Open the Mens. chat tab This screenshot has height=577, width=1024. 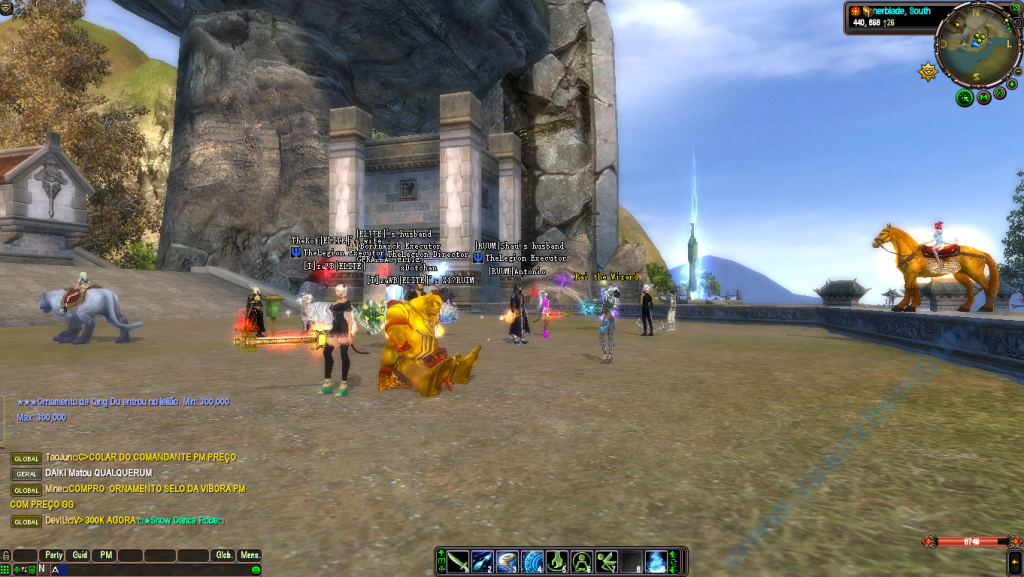pyautogui.click(x=250, y=555)
